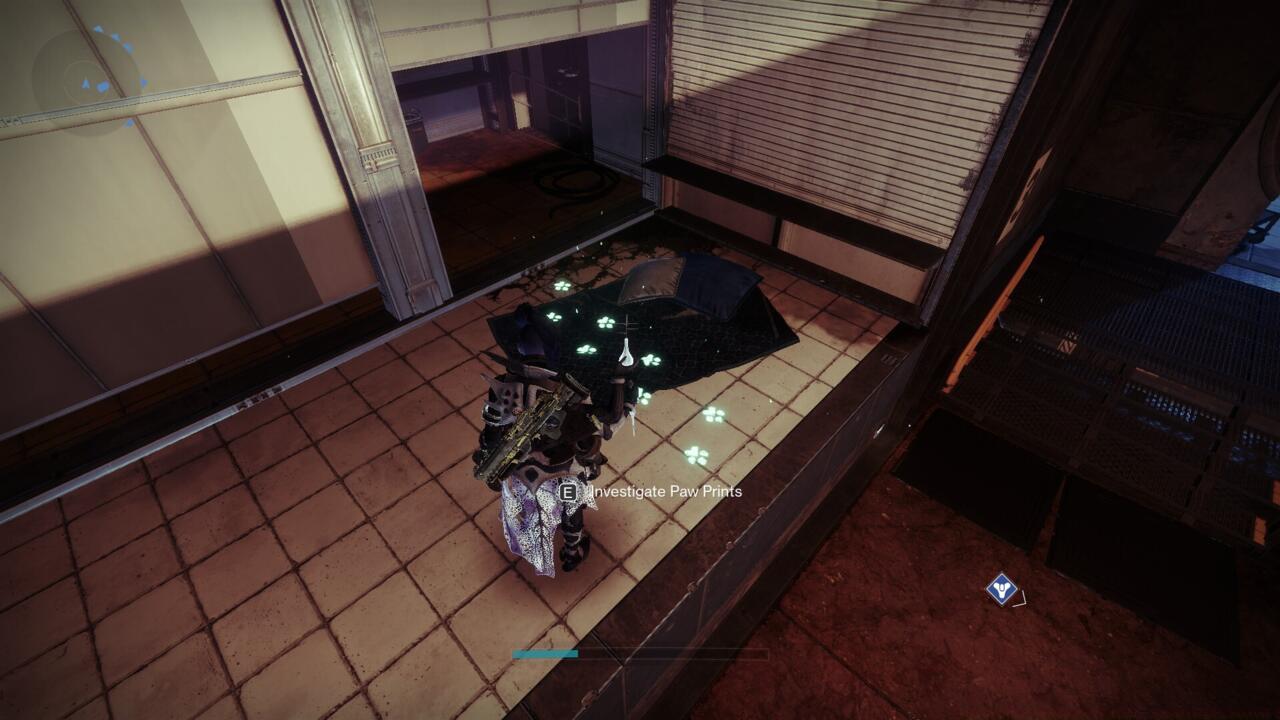Select the diamond objective waypoint marker
Viewport: 1280px width, 720px height.
[x=1001, y=589]
